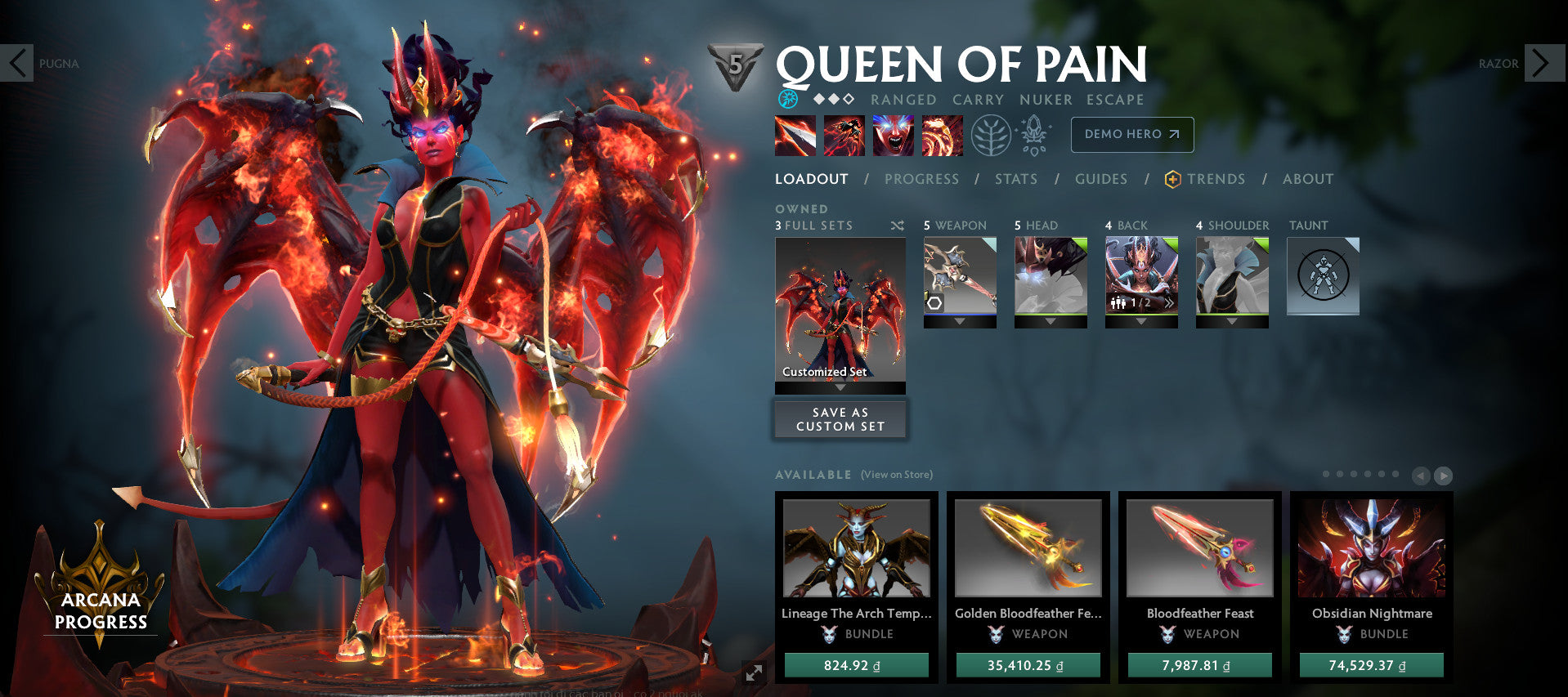The image size is (1568, 697).
Task: Select the Shadow Strike ability icon
Action: (x=795, y=135)
